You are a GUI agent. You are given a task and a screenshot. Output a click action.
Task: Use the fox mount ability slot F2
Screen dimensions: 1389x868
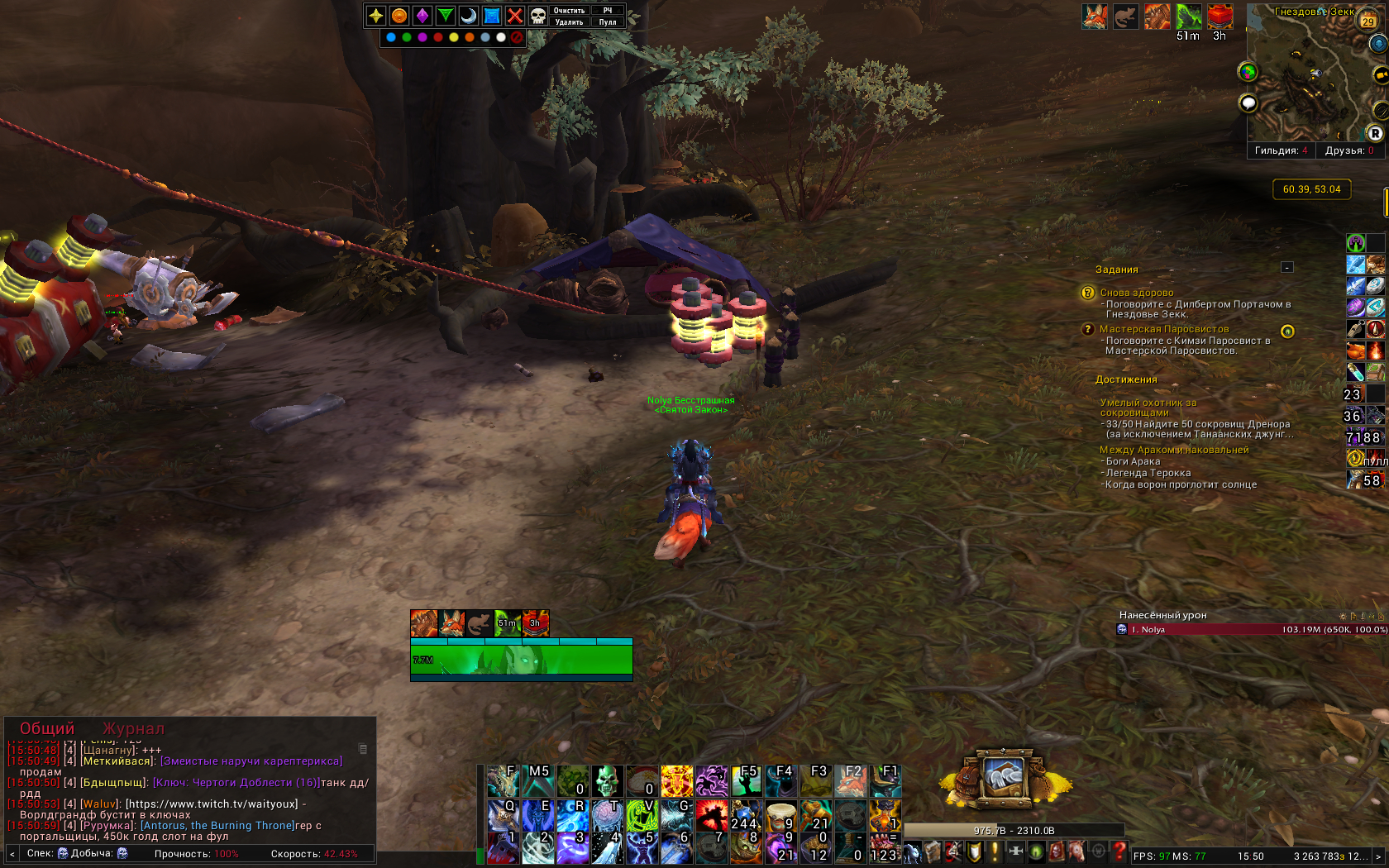click(x=850, y=781)
